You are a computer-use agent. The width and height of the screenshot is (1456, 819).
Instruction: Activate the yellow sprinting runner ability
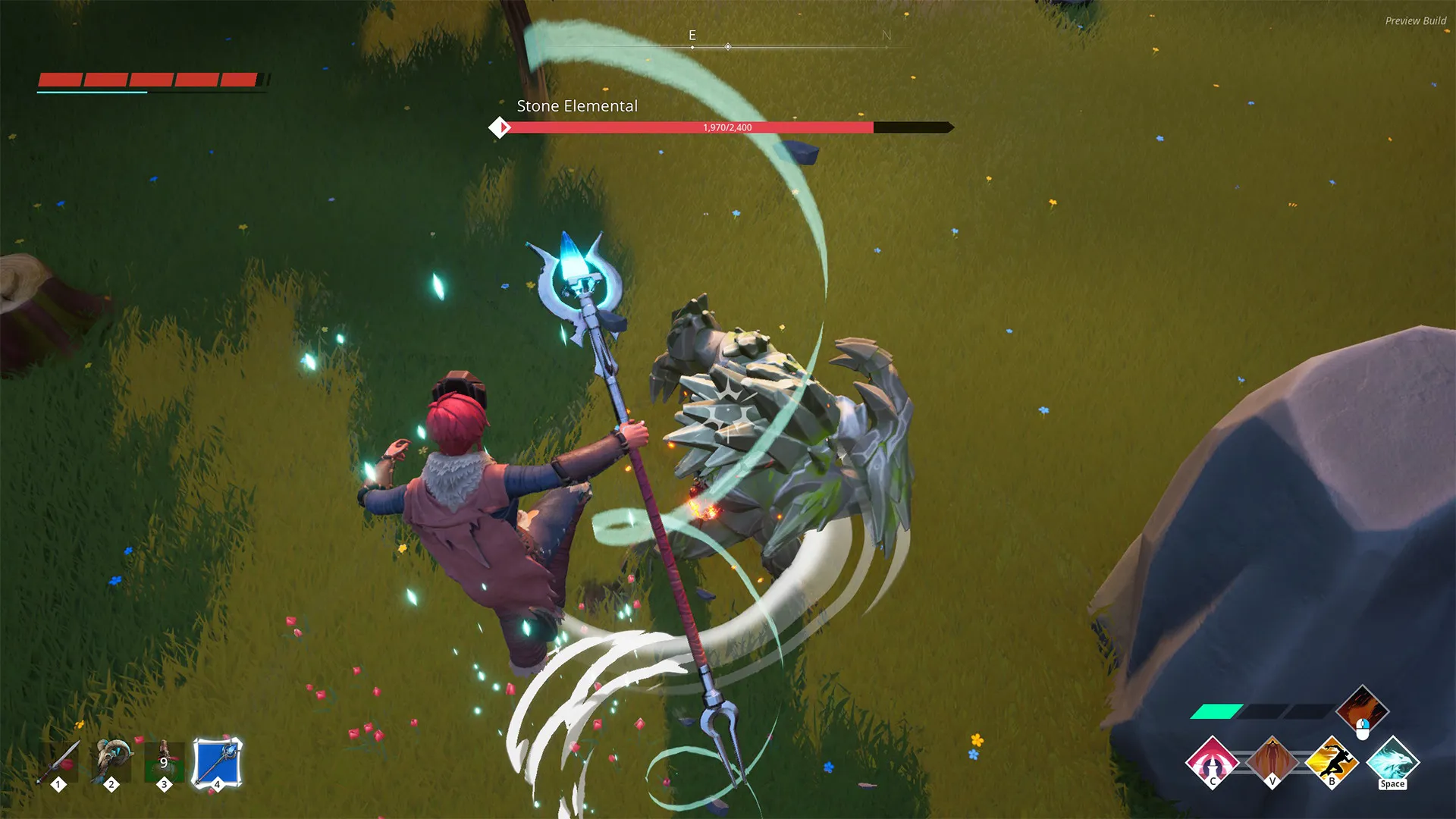[1332, 761]
